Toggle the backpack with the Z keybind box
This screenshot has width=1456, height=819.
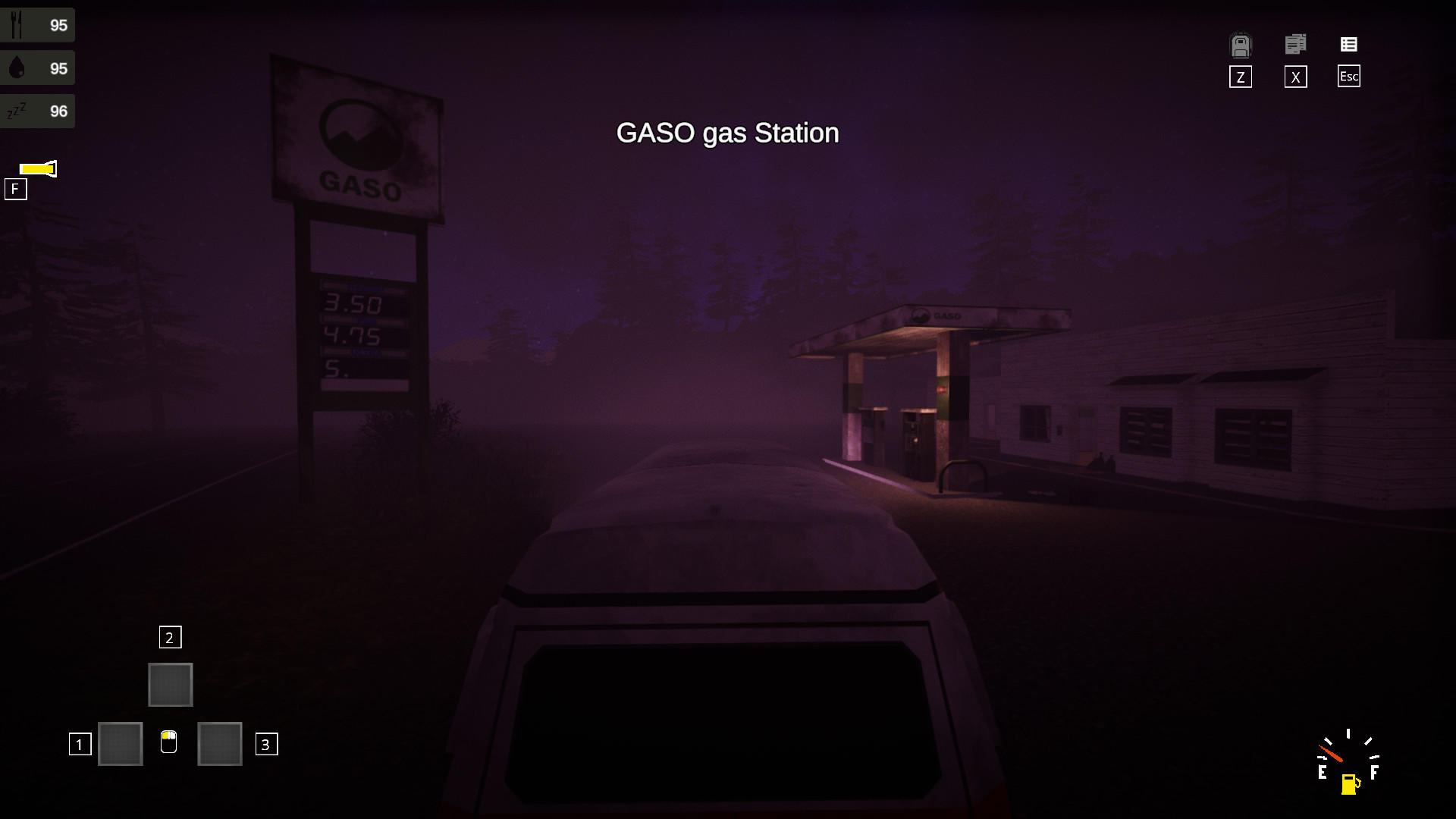point(1240,77)
